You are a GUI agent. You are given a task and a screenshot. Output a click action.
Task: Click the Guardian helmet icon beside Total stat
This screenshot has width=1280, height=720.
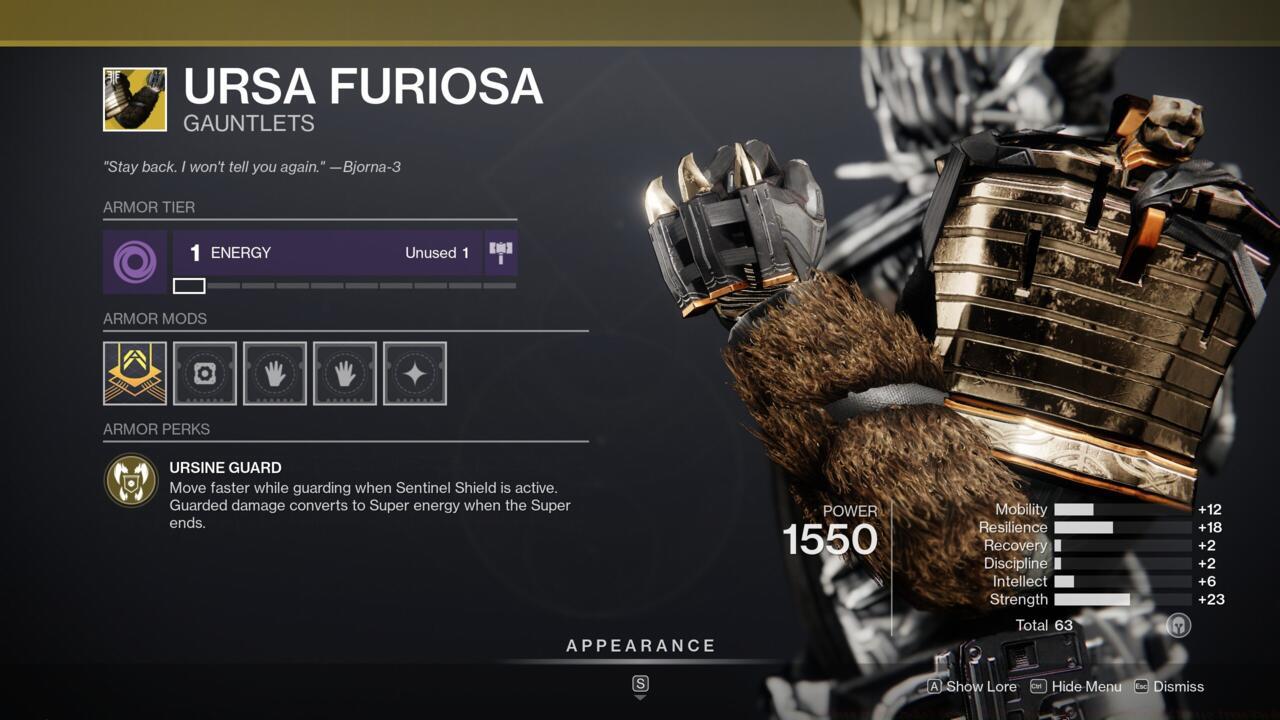click(x=1177, y=624)
